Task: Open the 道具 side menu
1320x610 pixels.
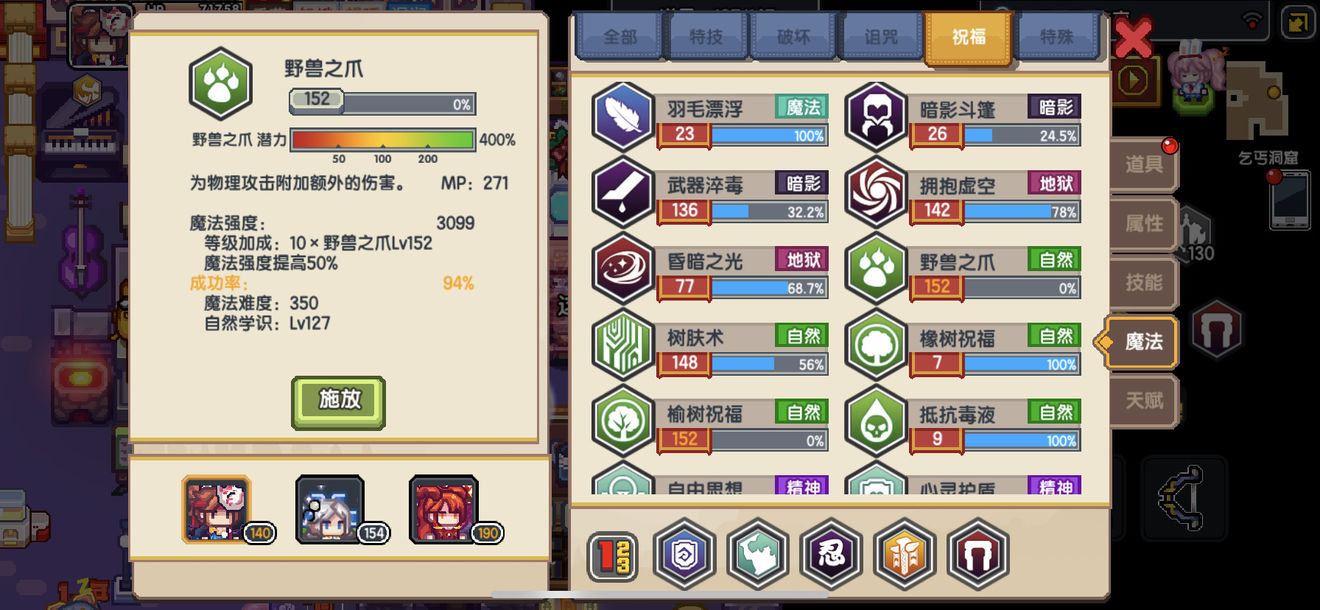Action: 1143,165
